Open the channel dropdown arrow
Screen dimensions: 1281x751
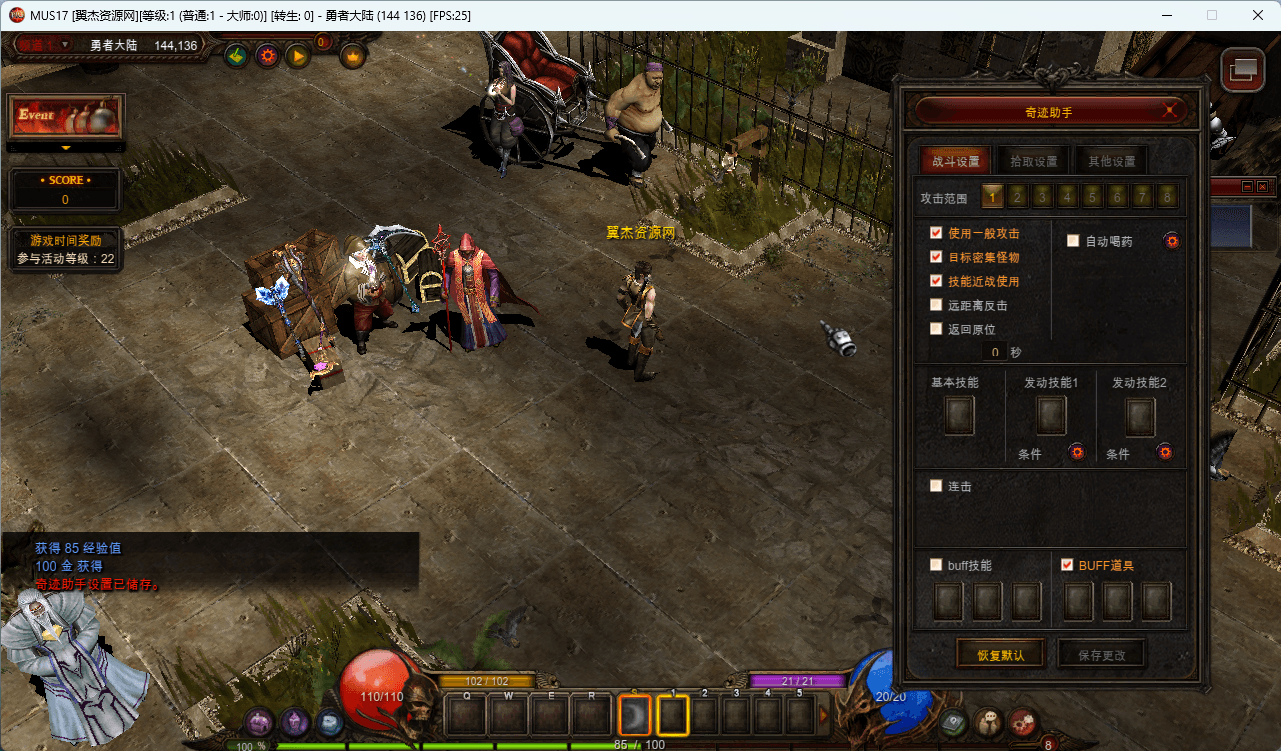pyautogui.click(x=66, y=45)
